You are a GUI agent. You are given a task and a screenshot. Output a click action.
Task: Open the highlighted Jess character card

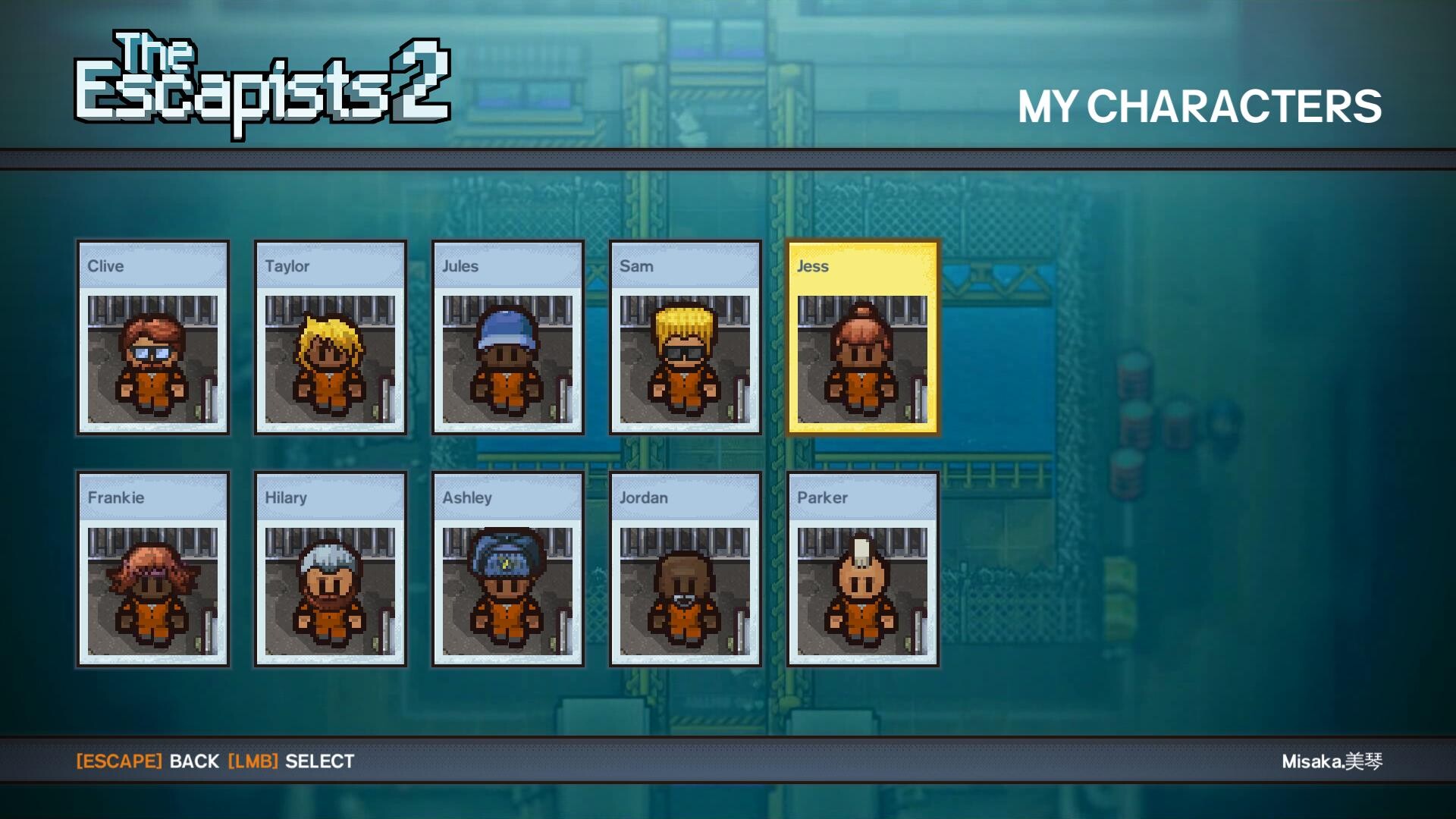(862, 338)
